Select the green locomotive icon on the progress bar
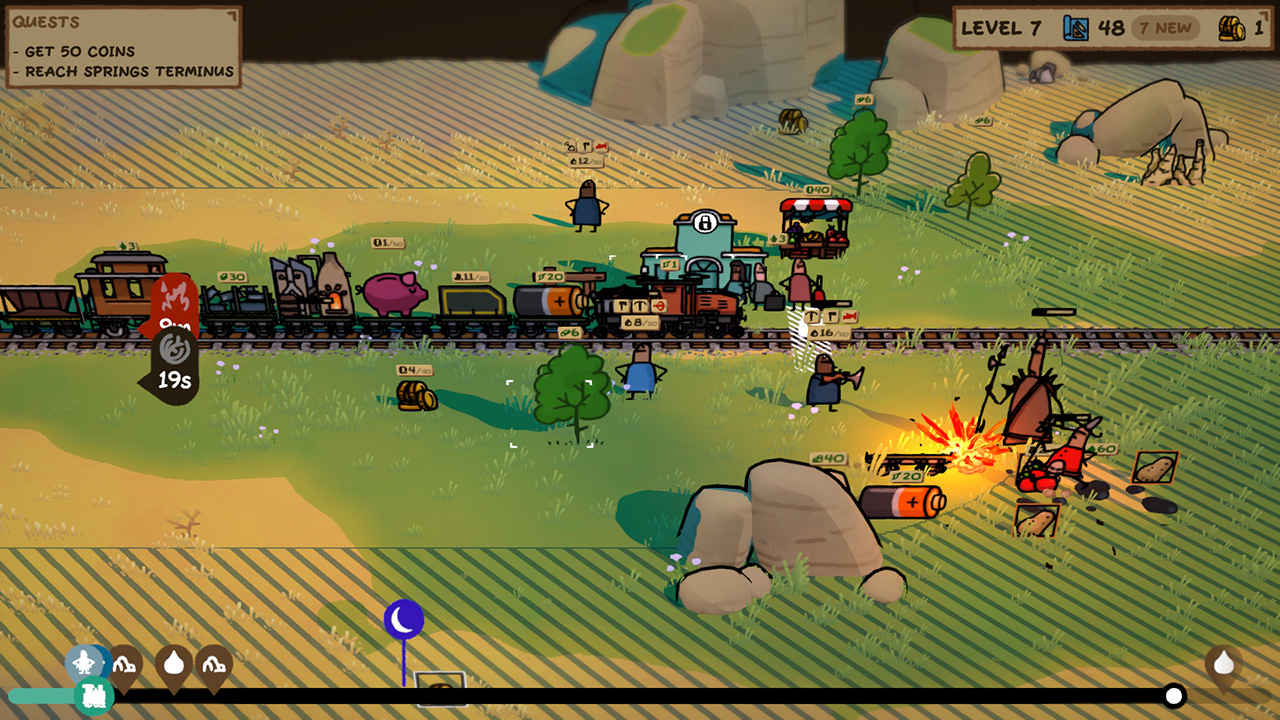 94,693
